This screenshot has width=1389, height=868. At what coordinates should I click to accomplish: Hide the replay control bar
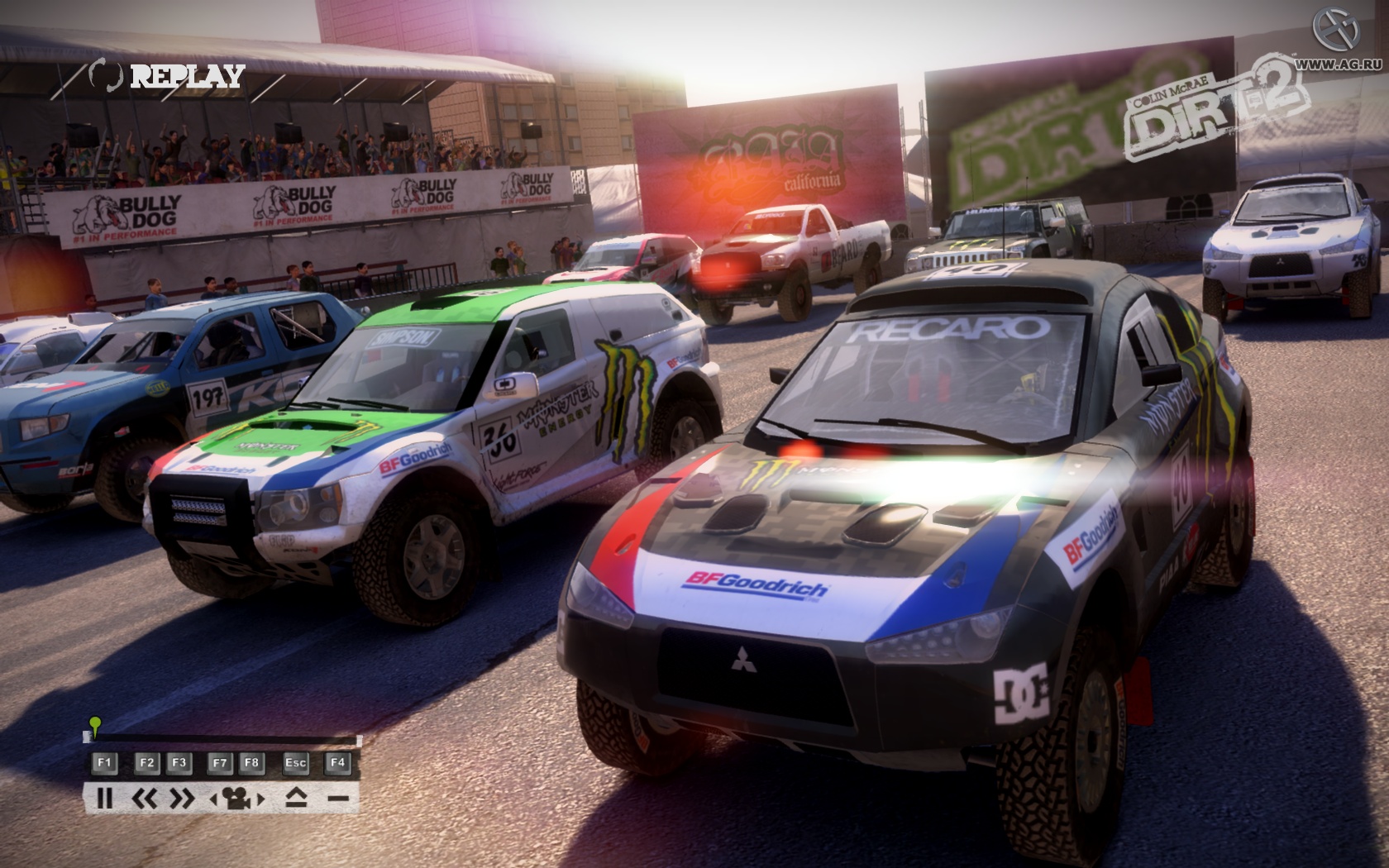[x=337, y=799]
